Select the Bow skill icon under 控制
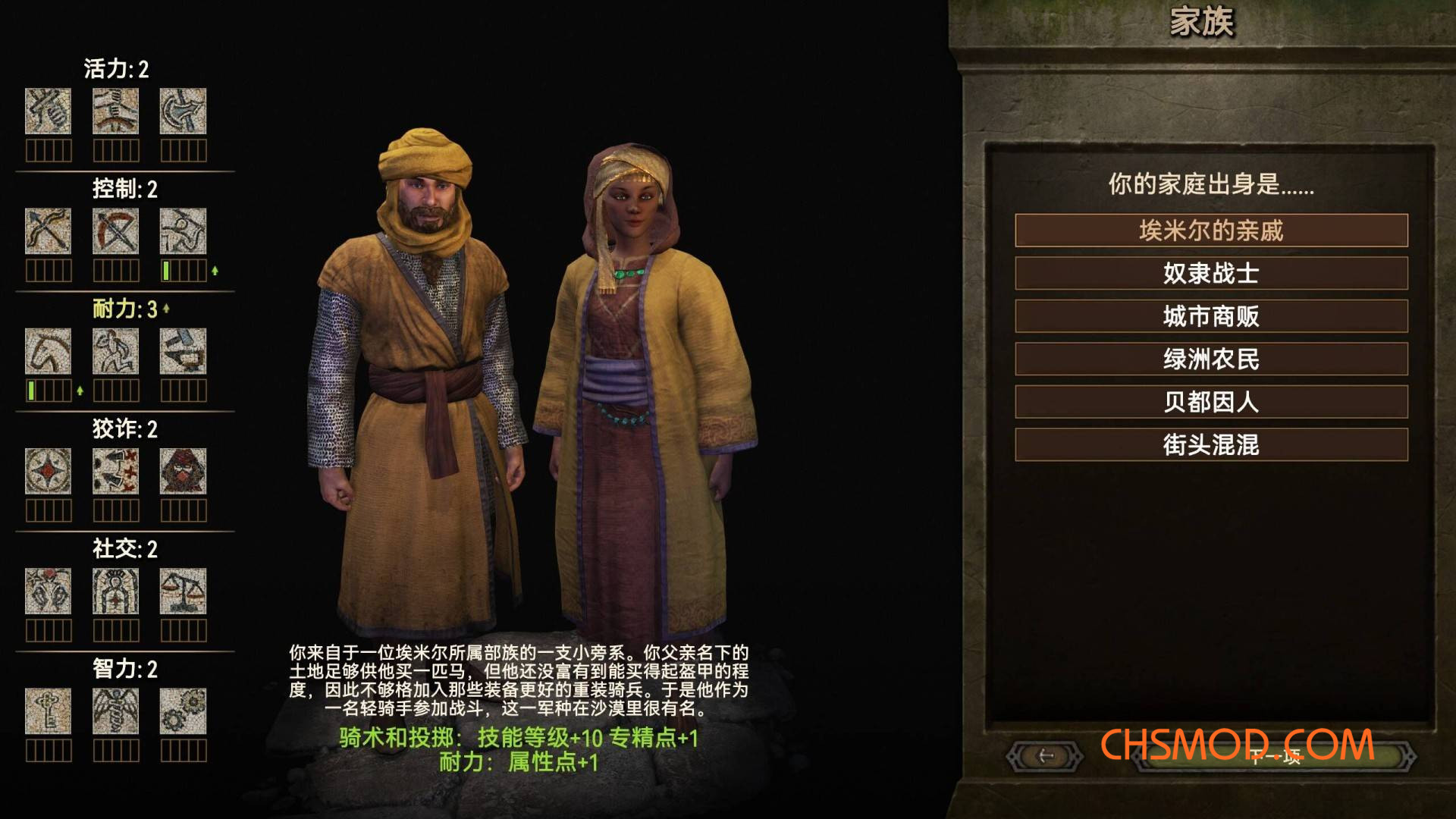 point(48,231)
